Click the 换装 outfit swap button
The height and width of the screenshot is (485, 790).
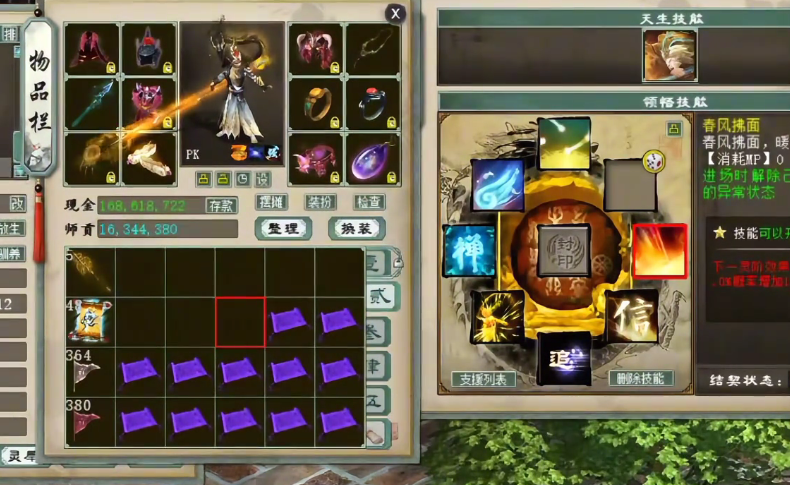point(356,228)
